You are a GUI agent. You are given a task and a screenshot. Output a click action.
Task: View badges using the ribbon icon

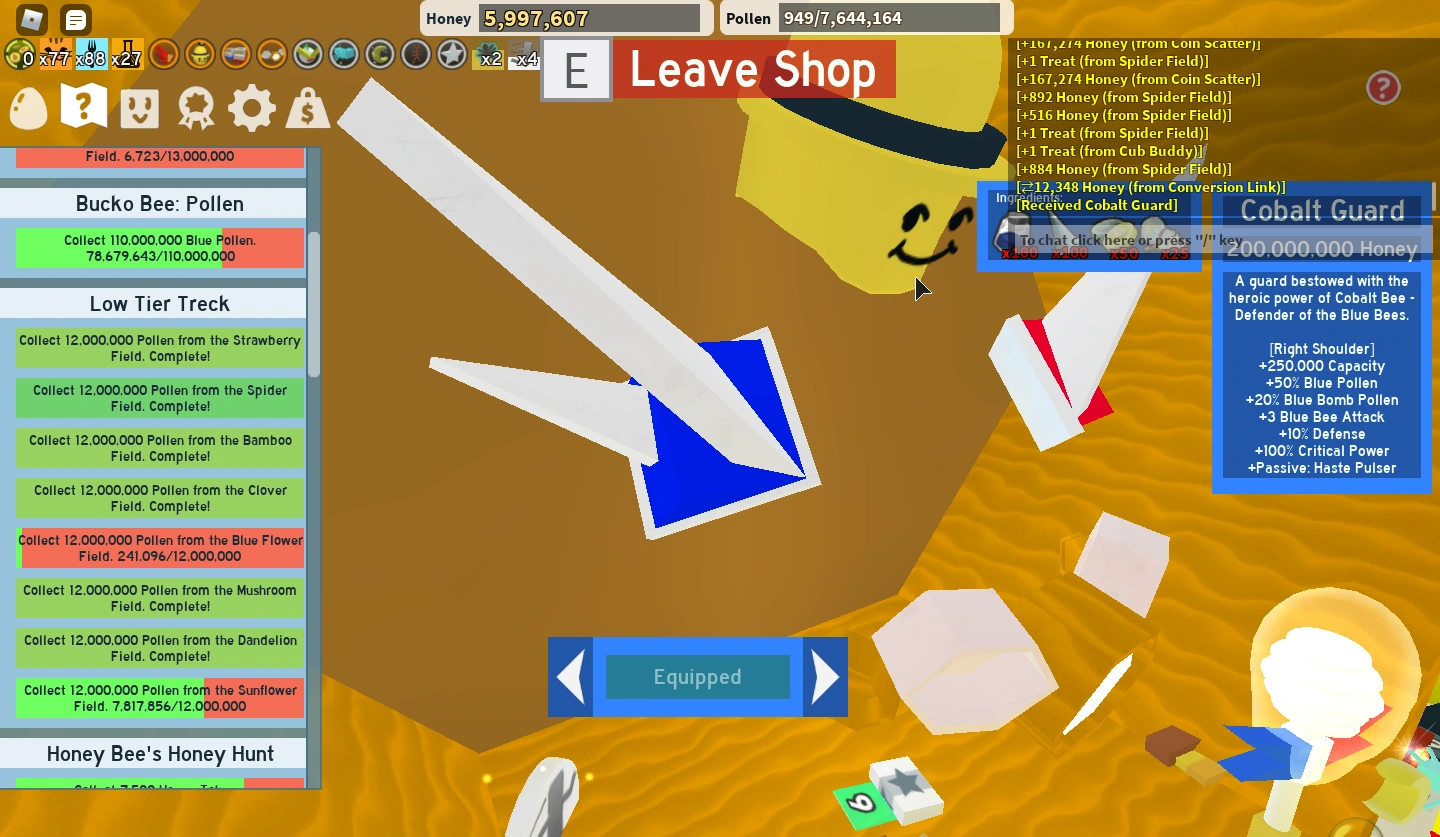pyautogui.click(x=195, y=107)
